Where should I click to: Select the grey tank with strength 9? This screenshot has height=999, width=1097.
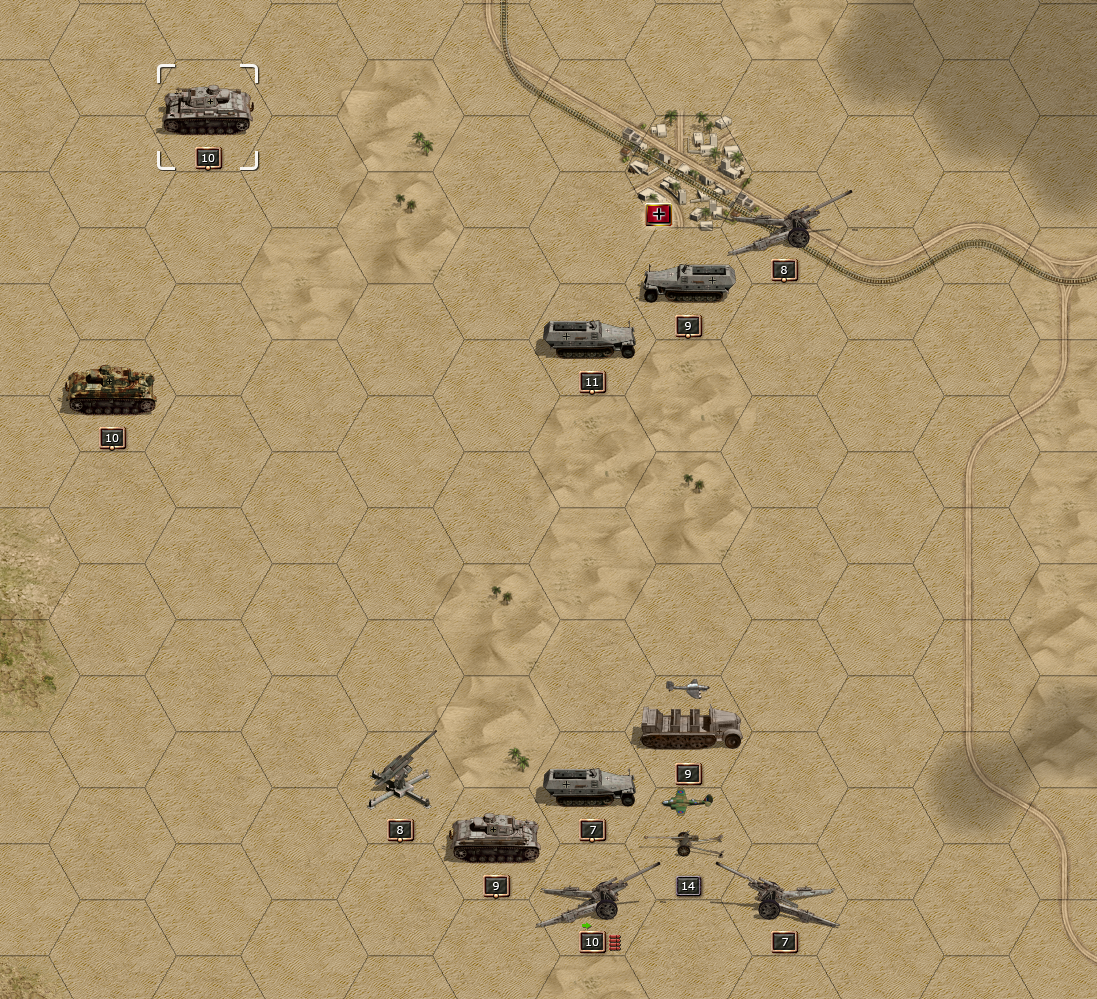[x=495, y=840]
